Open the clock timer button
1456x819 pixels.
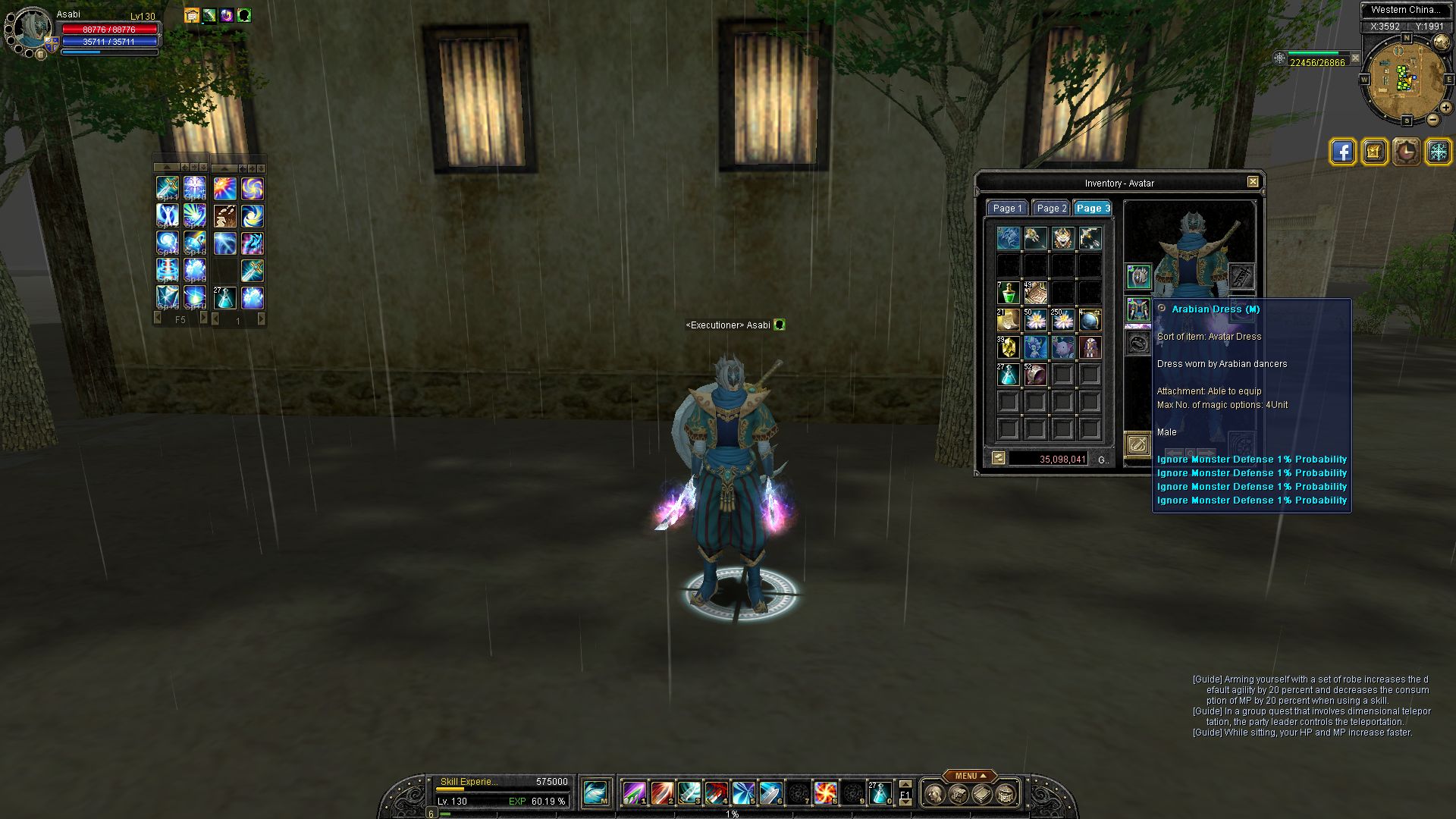click(1406, 152)
